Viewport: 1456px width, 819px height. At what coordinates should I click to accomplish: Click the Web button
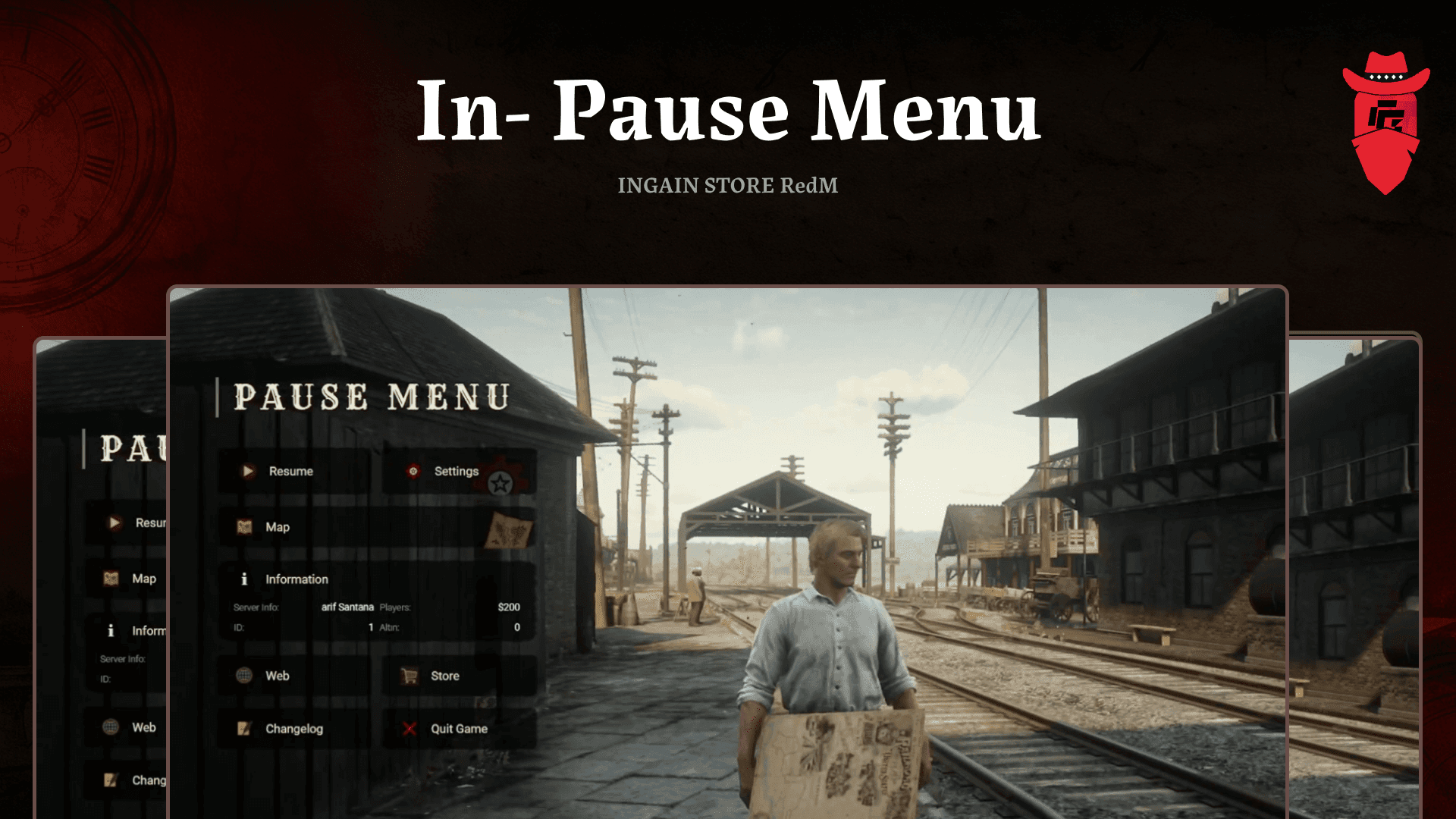279,675
